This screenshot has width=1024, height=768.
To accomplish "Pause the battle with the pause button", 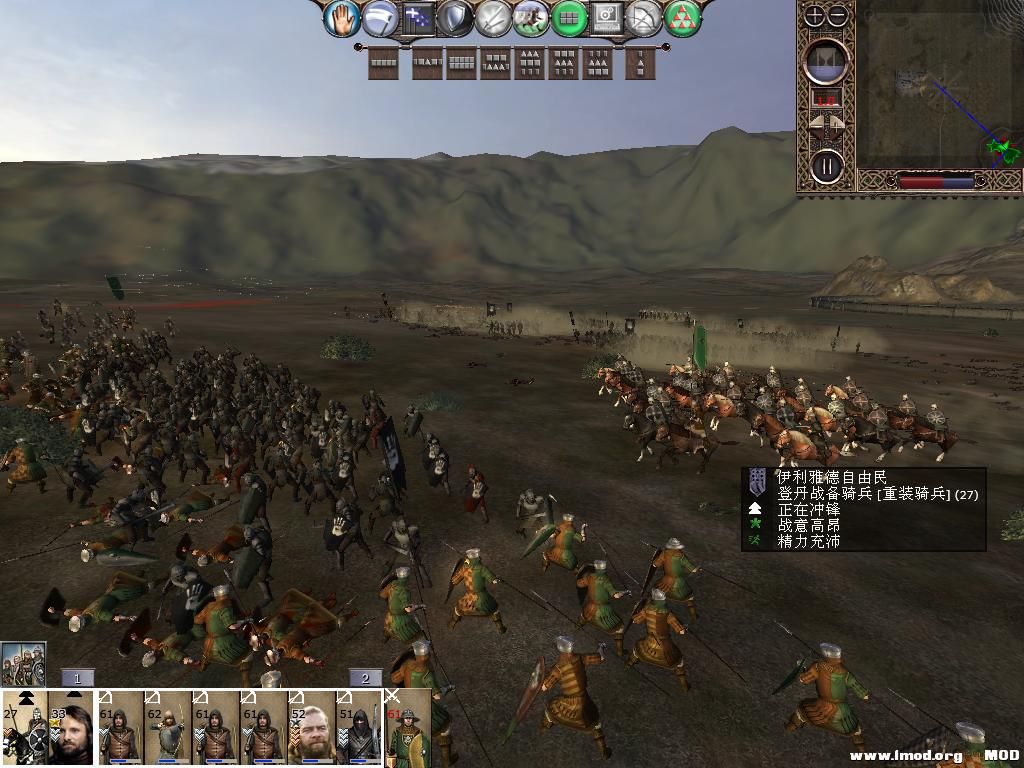I will pos(827,165).
